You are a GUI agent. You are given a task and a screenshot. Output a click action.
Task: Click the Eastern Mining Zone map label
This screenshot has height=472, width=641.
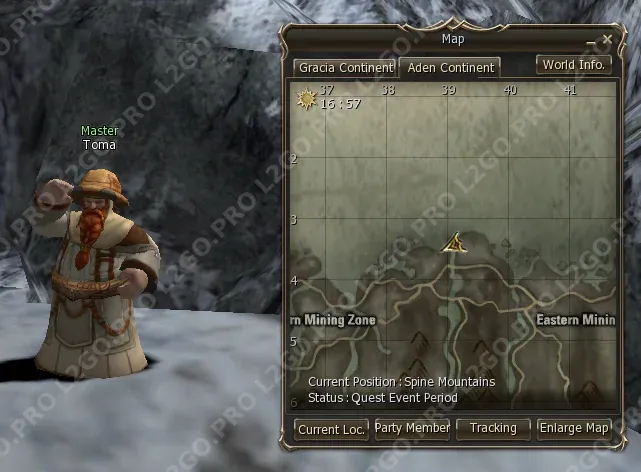click(575, 320)
